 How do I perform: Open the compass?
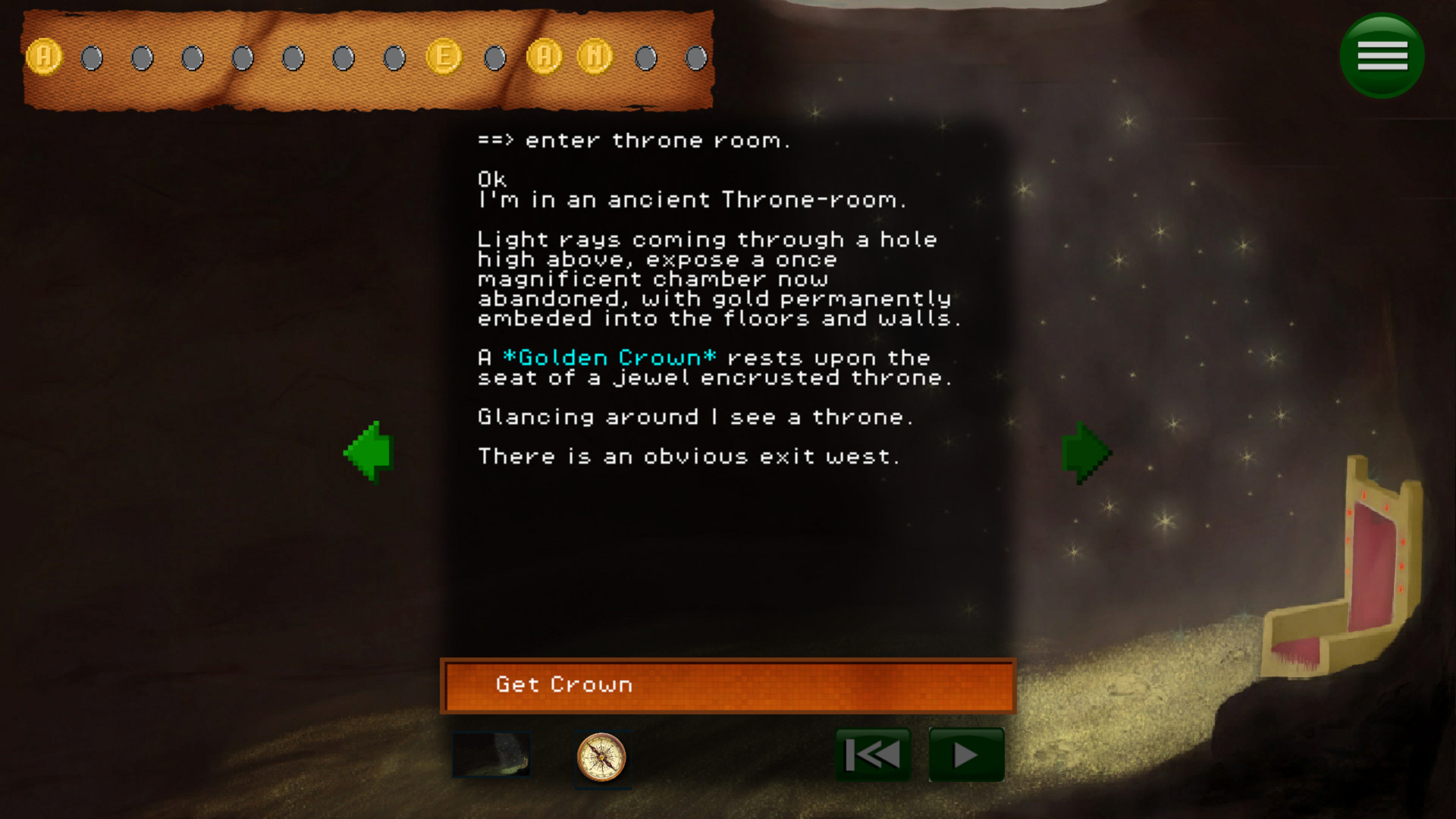point(603,758)
